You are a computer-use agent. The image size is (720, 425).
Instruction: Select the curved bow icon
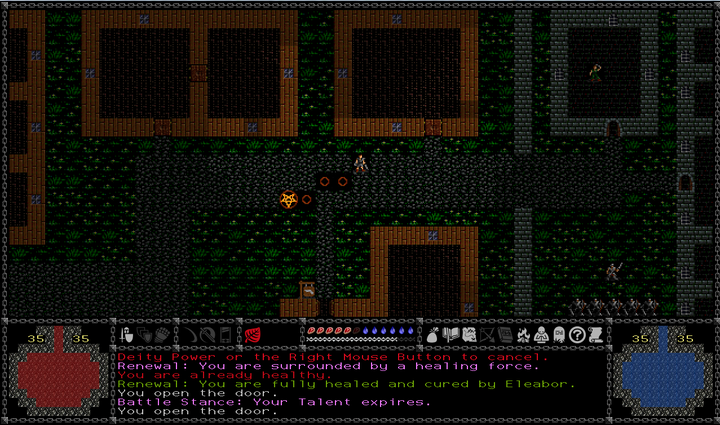[x=192, y=334]
